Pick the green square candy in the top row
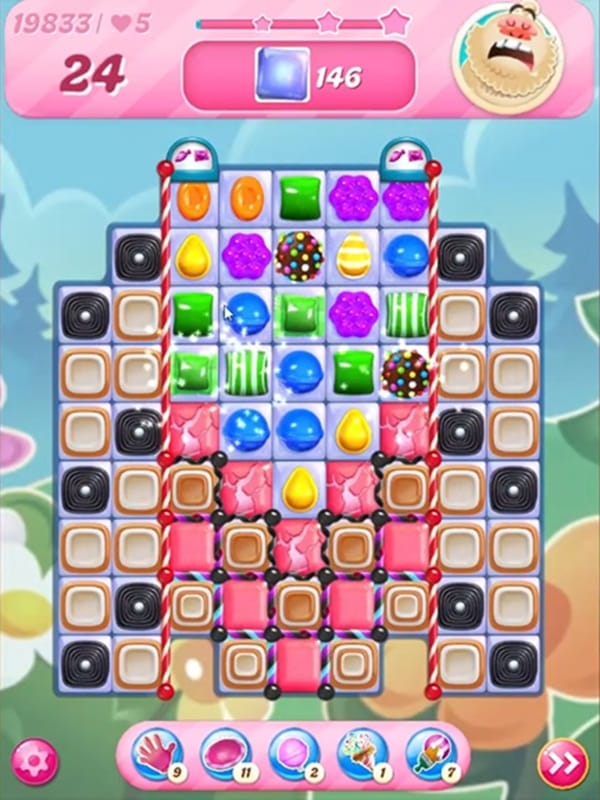The height and width of the screenshot is (800, 600). [299, 198]
